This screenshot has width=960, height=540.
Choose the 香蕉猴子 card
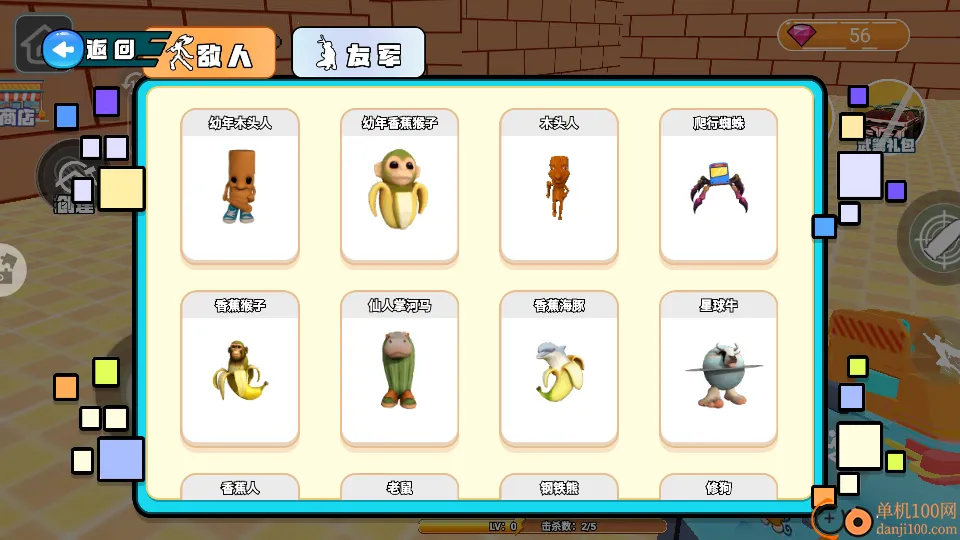[x=240, y=369]
